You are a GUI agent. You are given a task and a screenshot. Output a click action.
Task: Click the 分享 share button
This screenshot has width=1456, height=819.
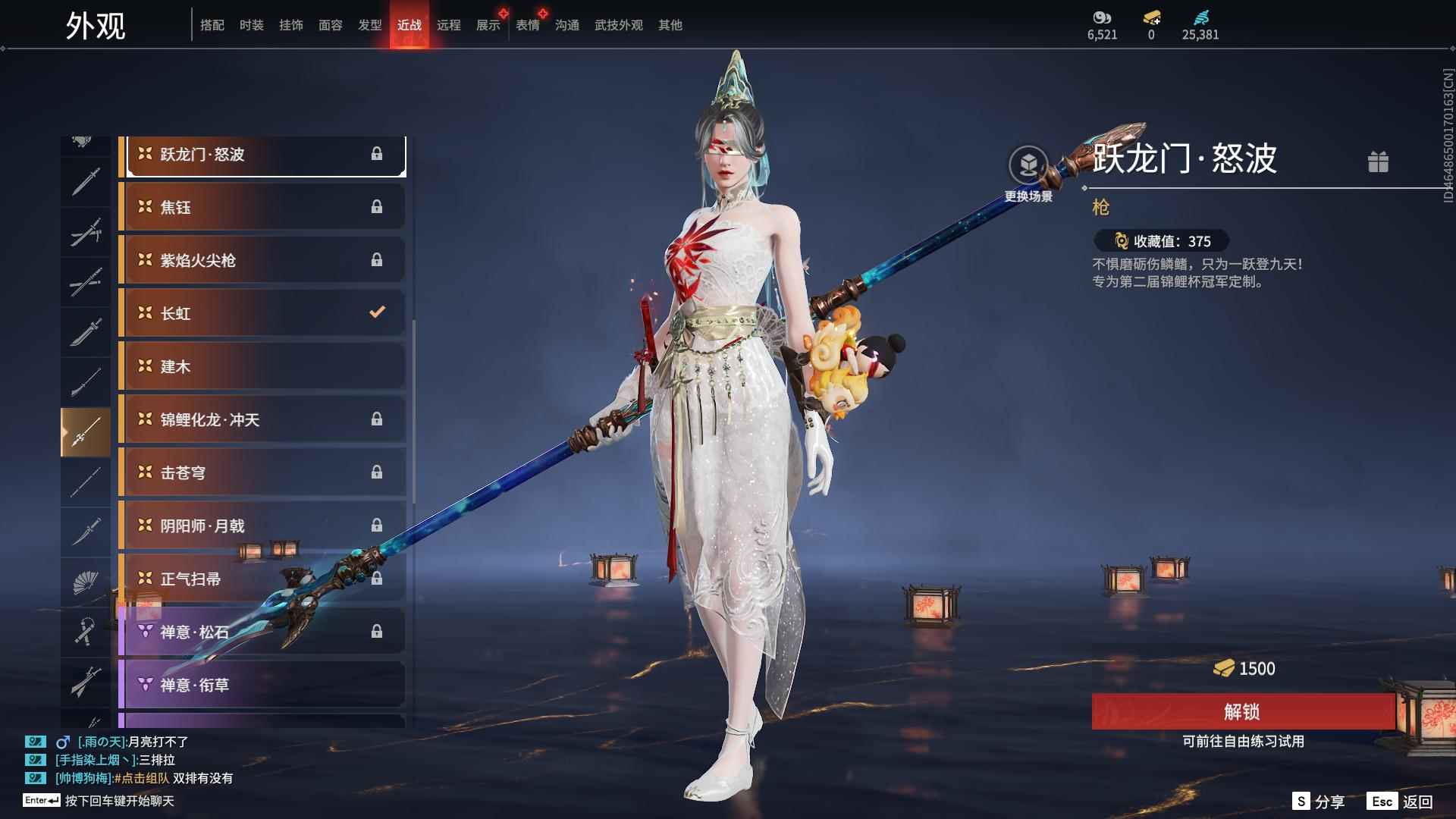(x=1319, y=802)
